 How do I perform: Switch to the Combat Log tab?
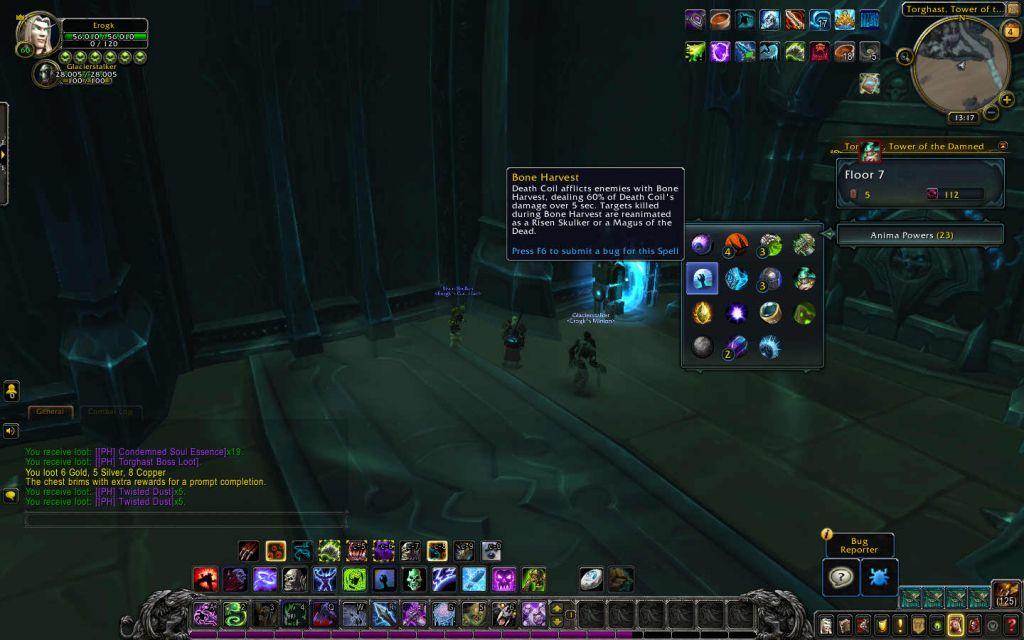tap(110, 412)
